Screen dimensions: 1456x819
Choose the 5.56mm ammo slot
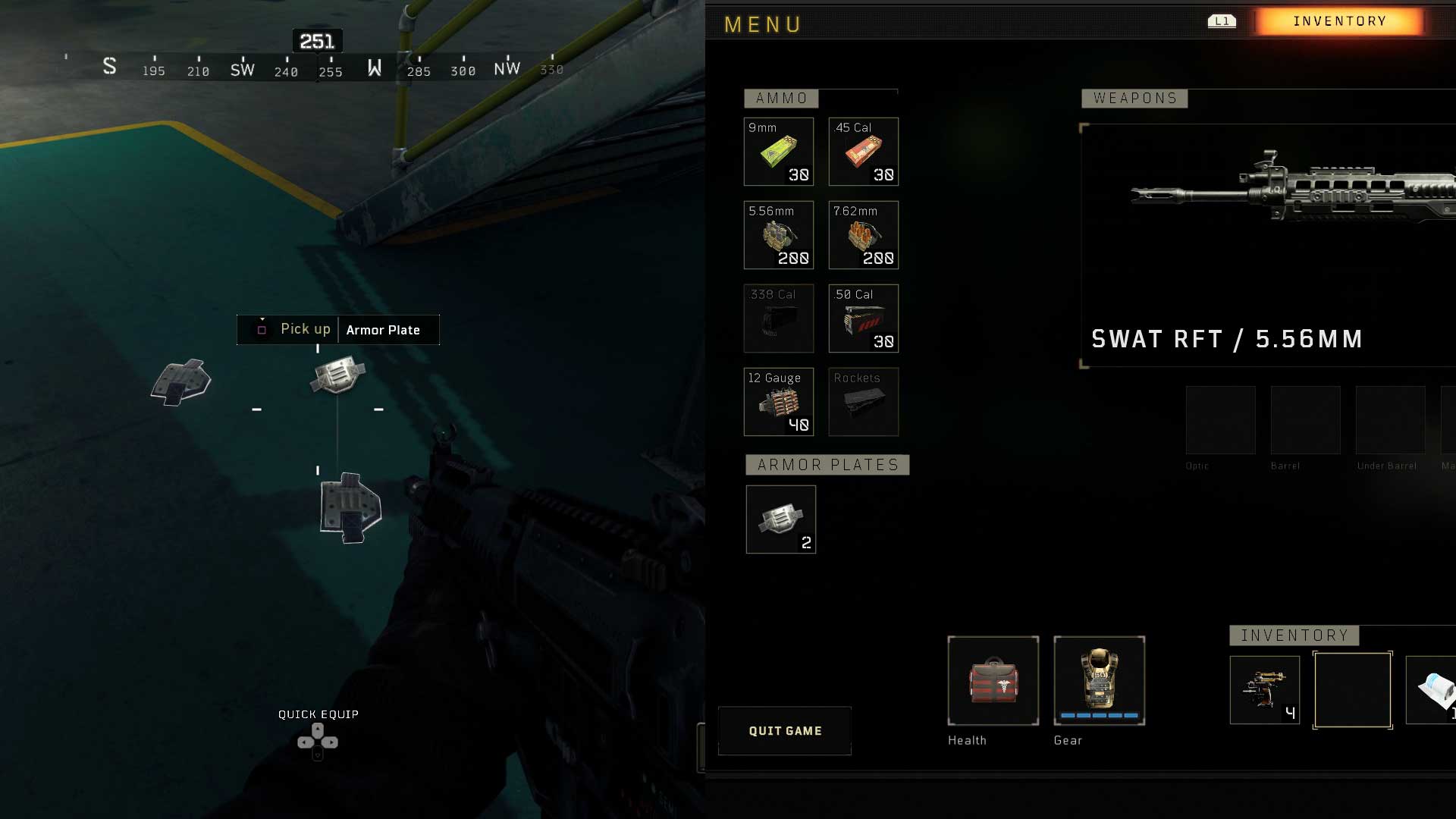[x=779, y=235]
